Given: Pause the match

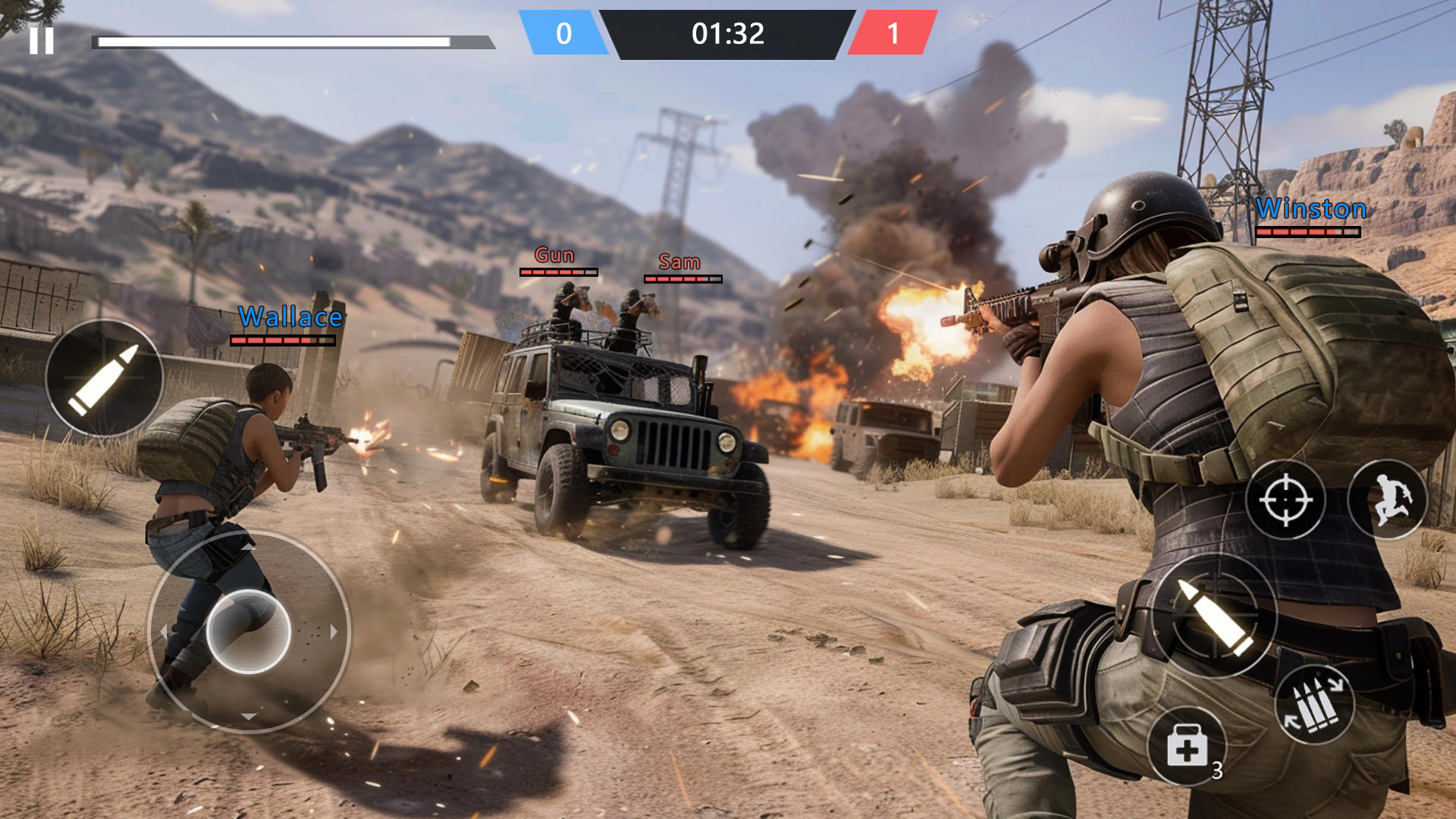Looking at the screenshot, I should [43, 39].
